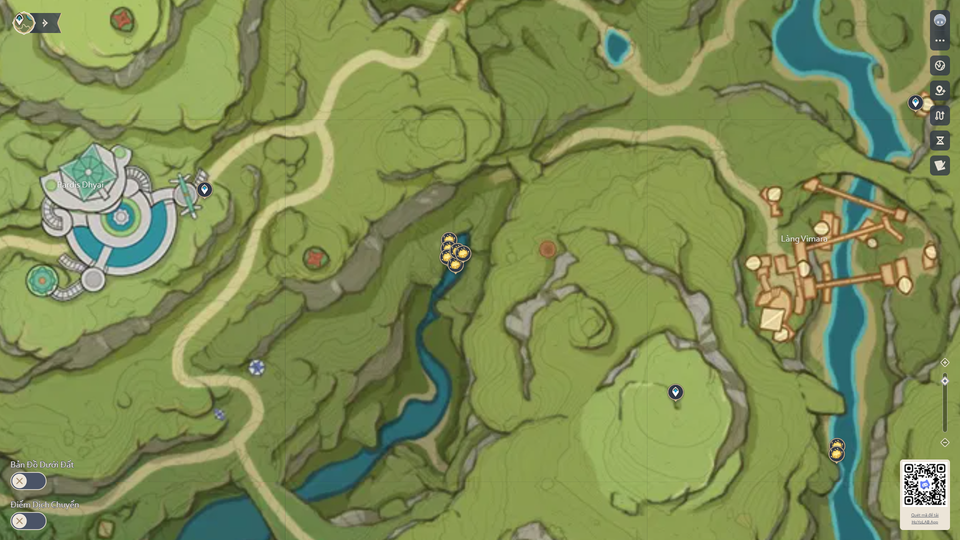Open the HoYoLAB app QR code card
The width and height of the screenshot is (960, 540).
click(925, 493)
